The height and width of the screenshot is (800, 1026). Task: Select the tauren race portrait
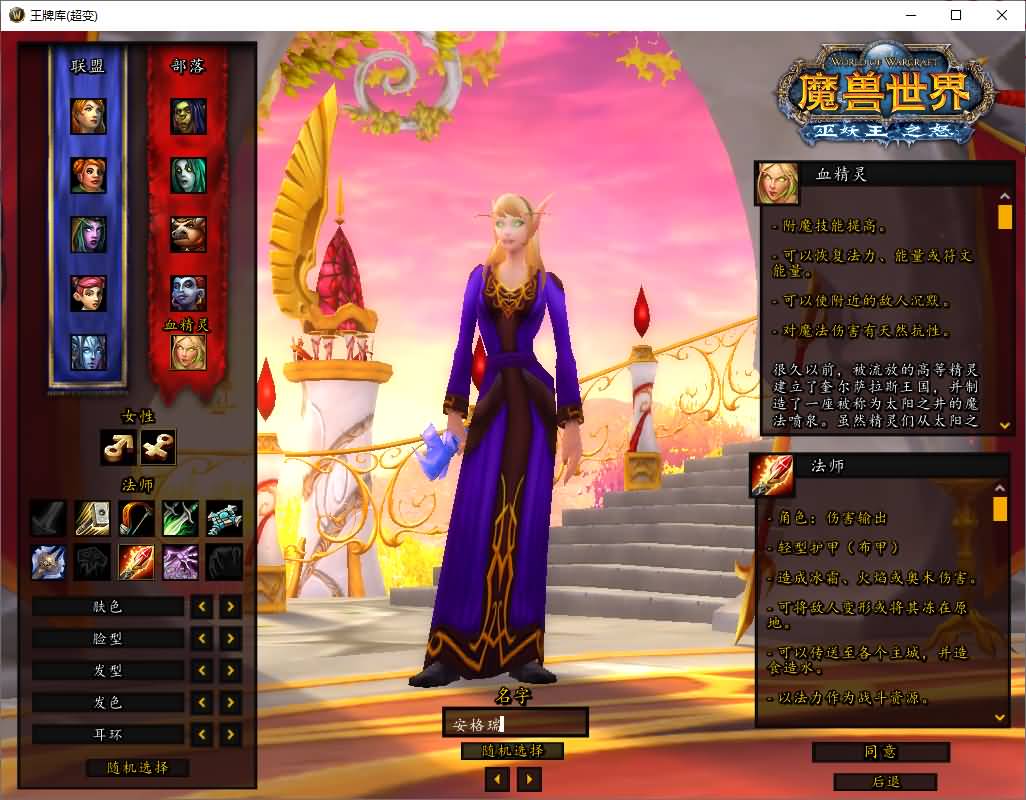(x=188, y=234)
